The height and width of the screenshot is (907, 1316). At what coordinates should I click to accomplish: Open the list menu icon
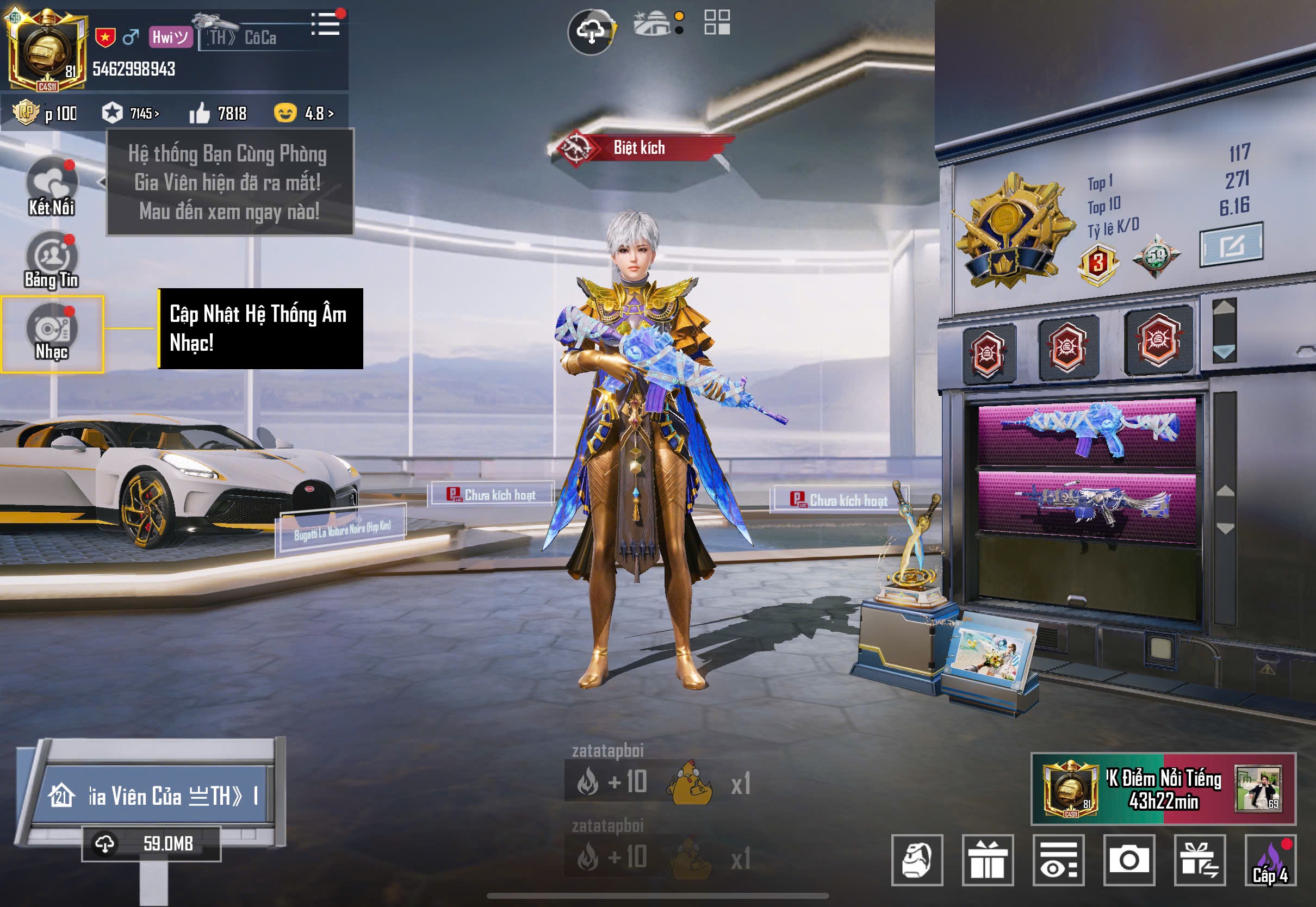[326, 24]
